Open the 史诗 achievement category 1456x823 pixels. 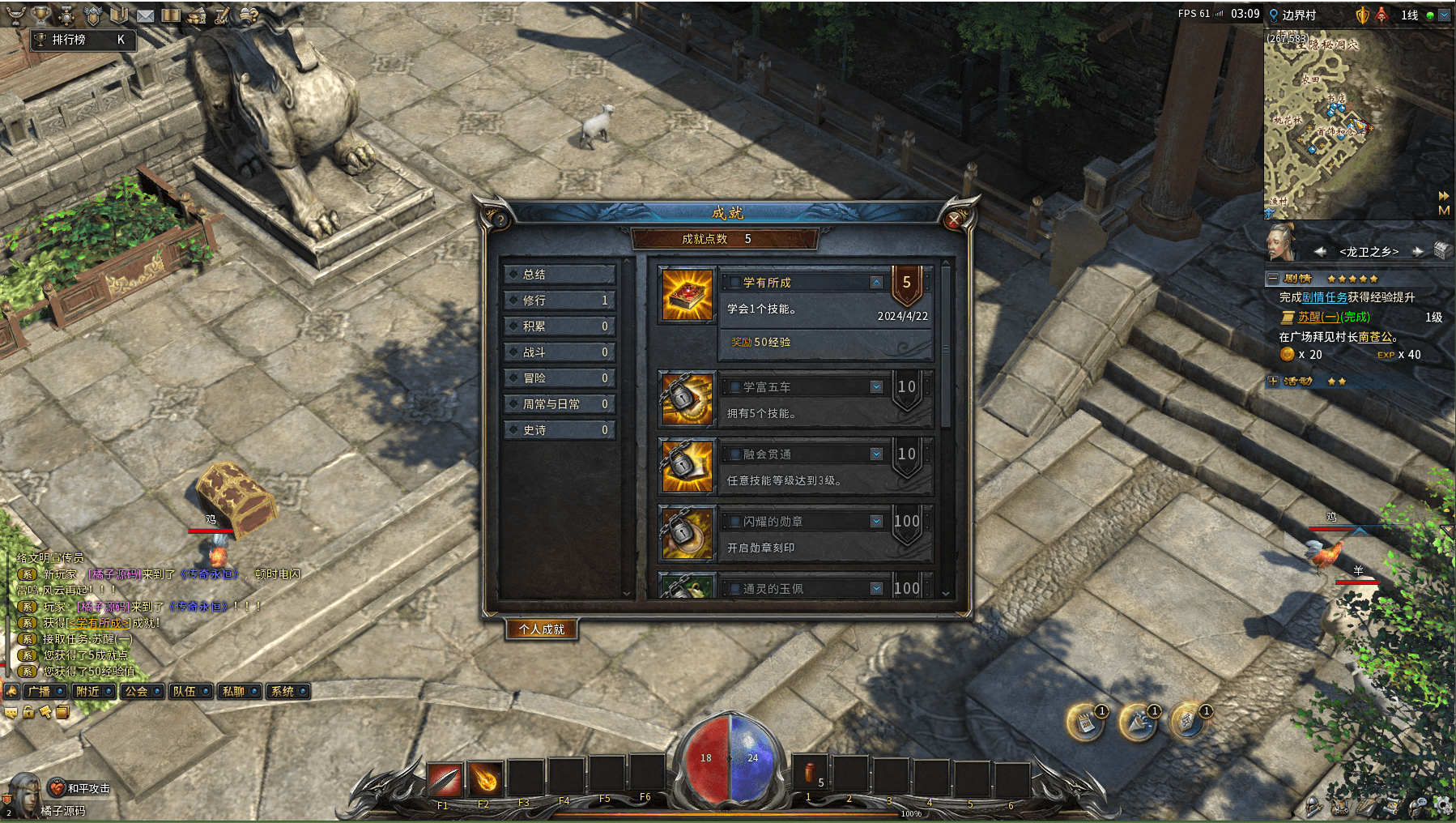pyautogui.click(x=559, y=430)
